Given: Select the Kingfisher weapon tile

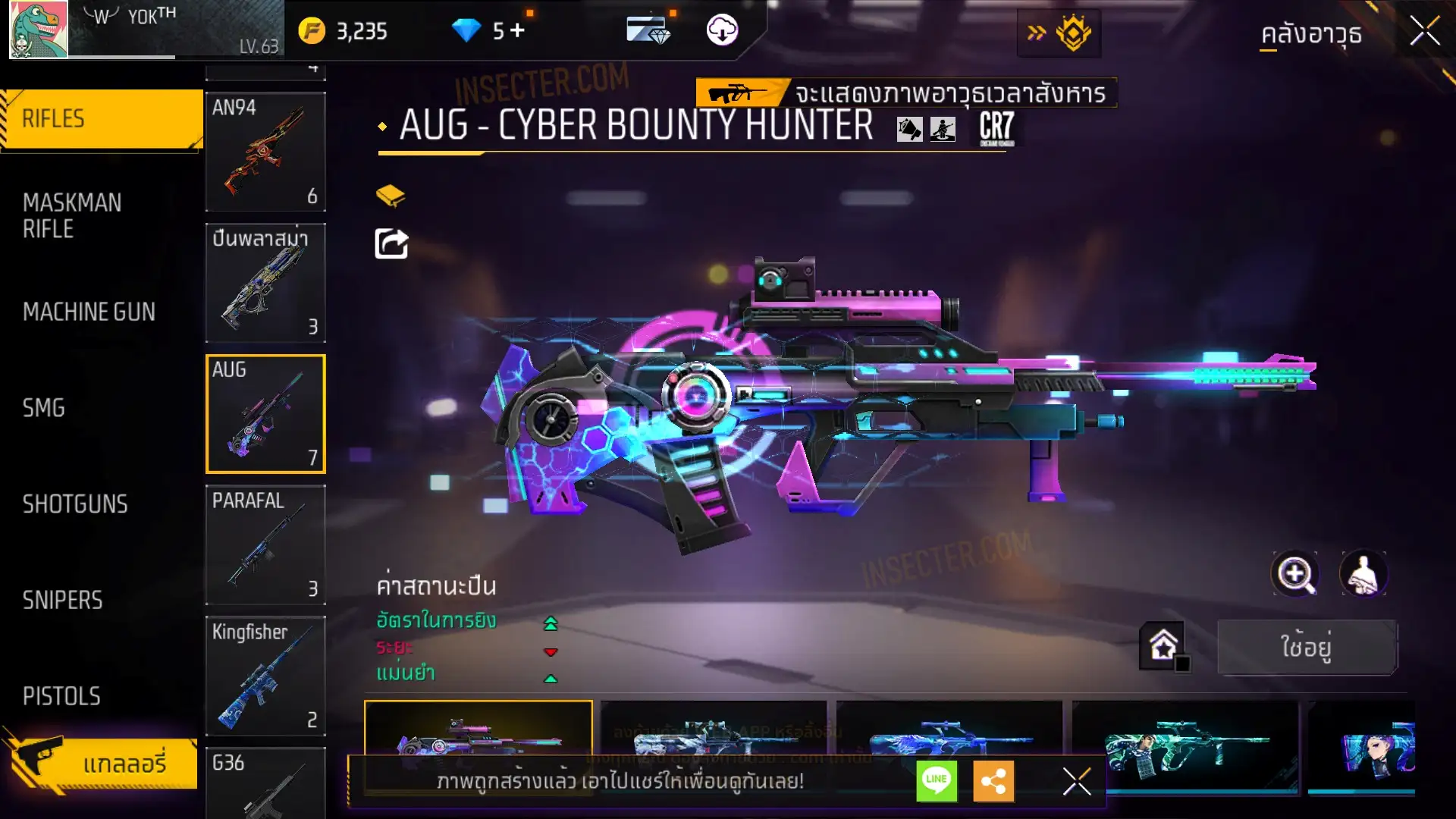Looking at the screenshot, I should [265, 676].
